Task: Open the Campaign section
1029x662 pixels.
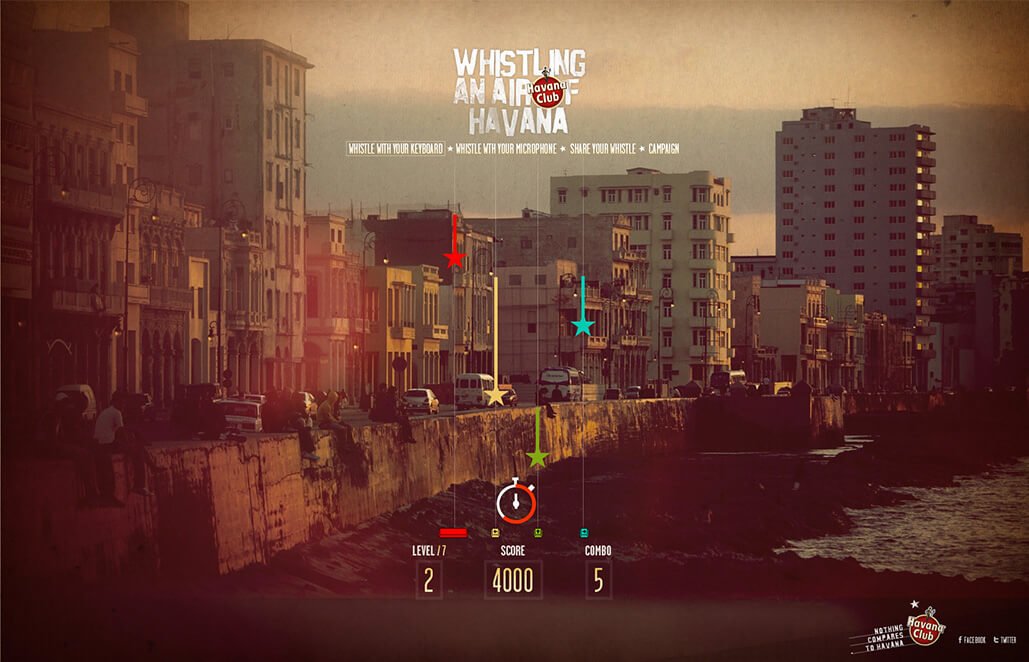Action: tap(663, 149)
